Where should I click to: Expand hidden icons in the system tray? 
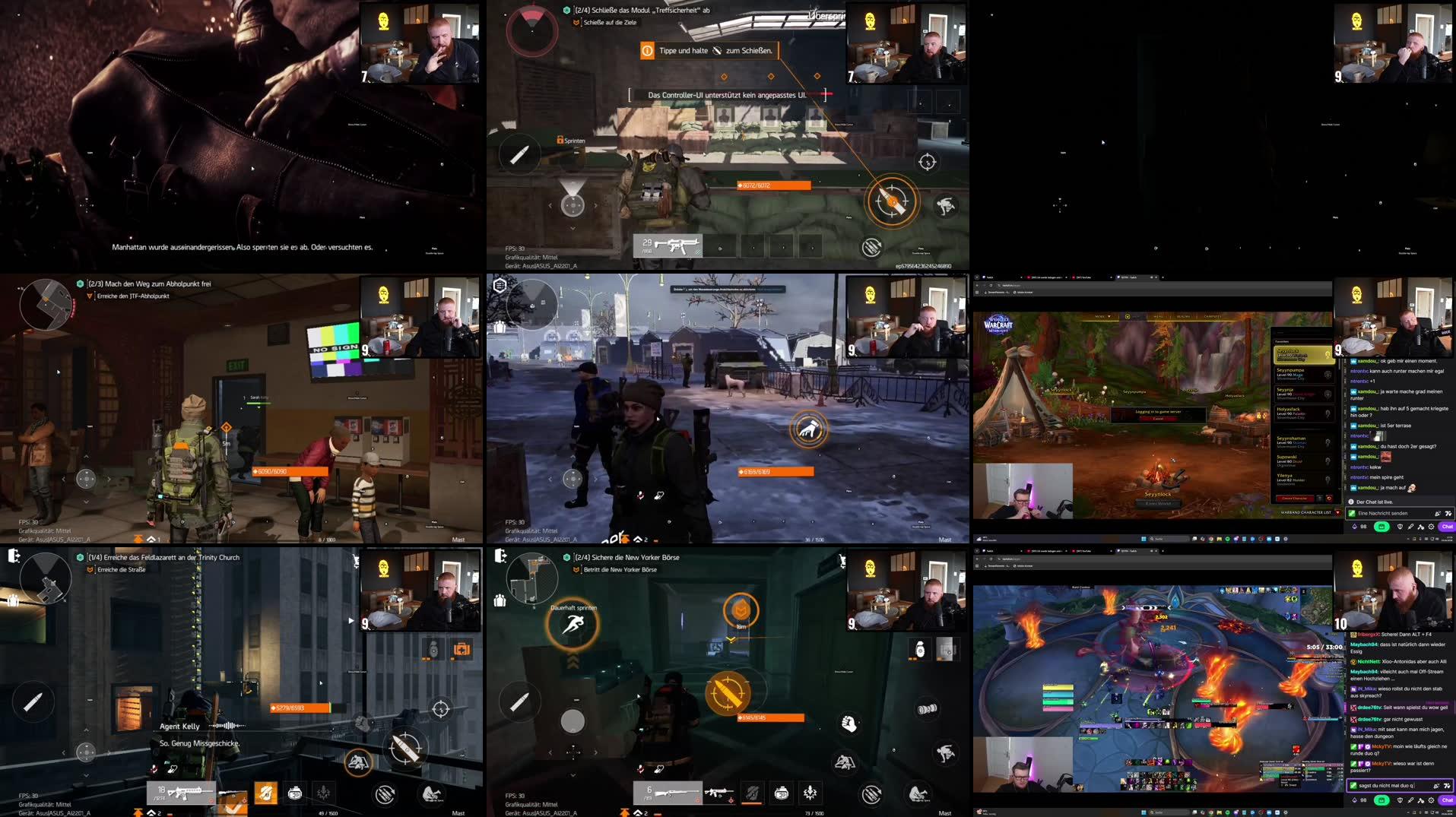click(1407, 538)
